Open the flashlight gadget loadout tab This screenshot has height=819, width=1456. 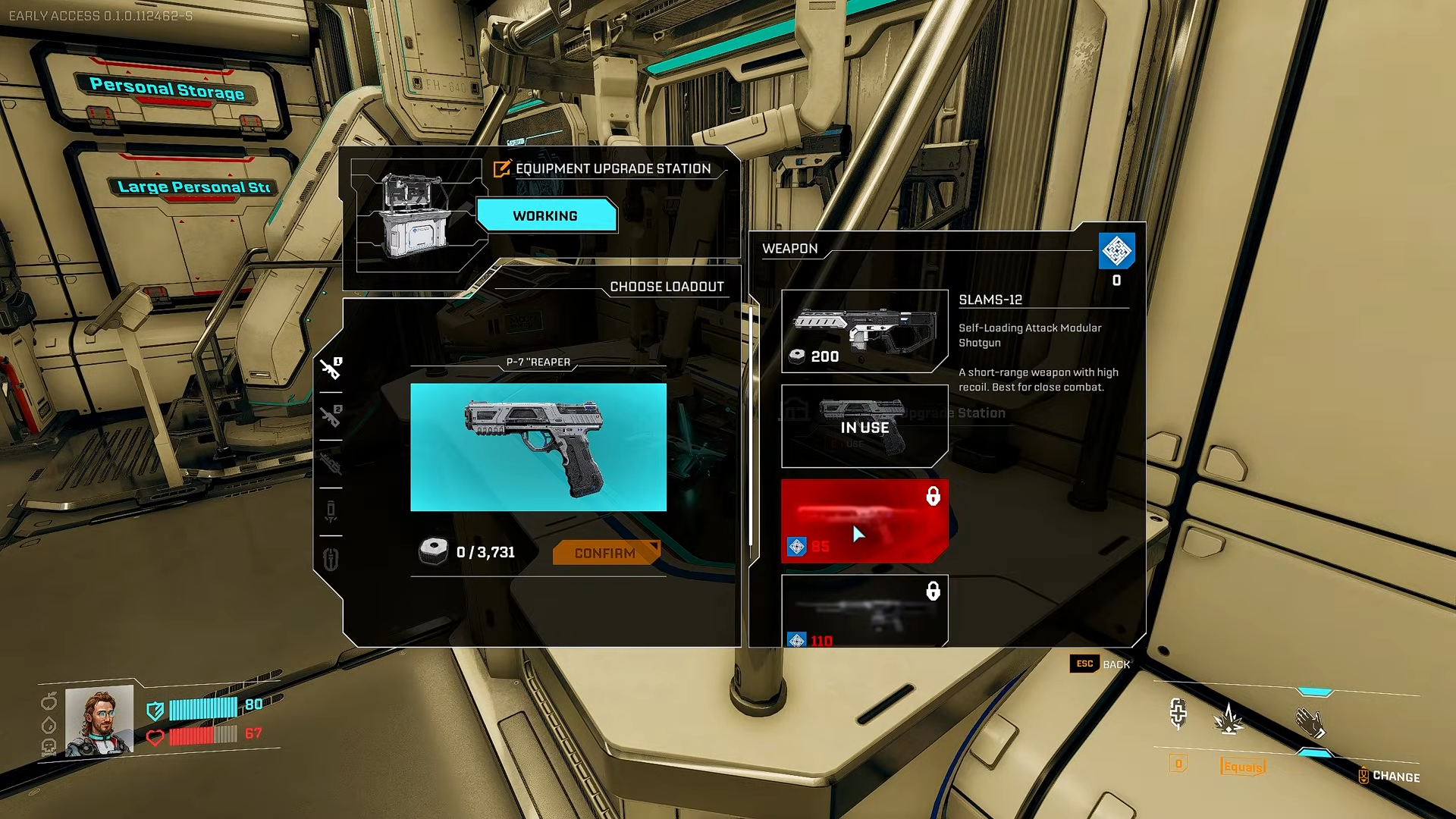tap(331, 511)
